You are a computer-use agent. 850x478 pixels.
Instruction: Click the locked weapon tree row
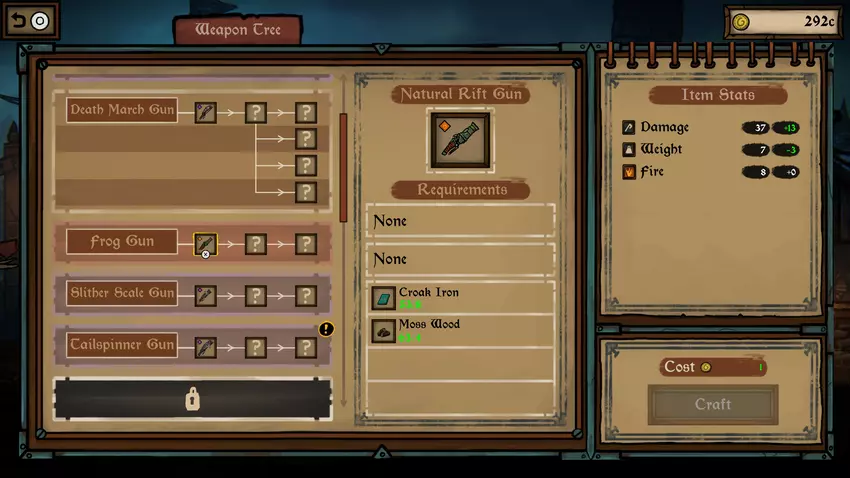(x=192, y=399)
